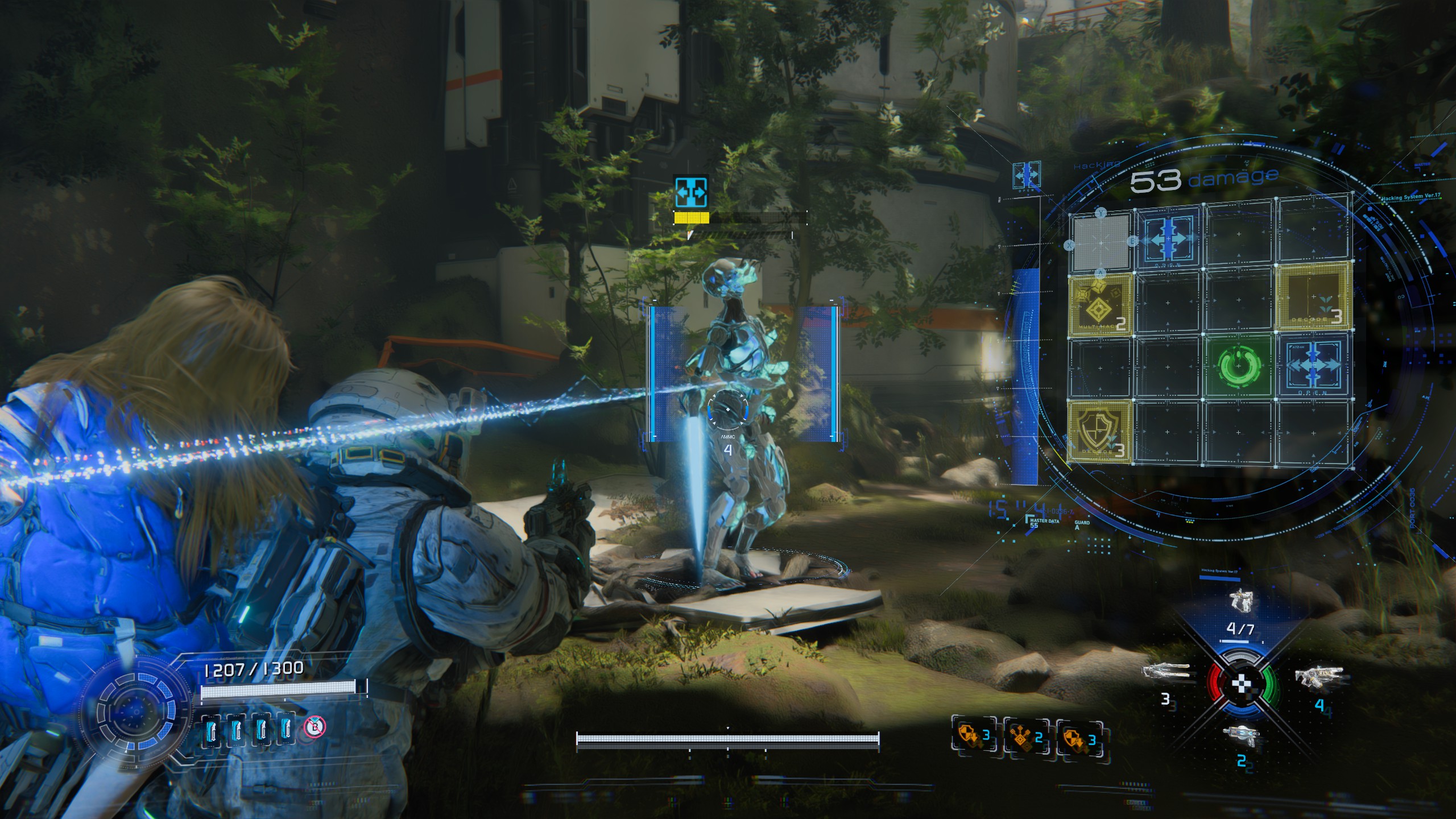Image resolution: width=1456 pixels, height=819 pixels.
Task: Equip the rifle showing 4 ammo
Action: click(1319, 678)
